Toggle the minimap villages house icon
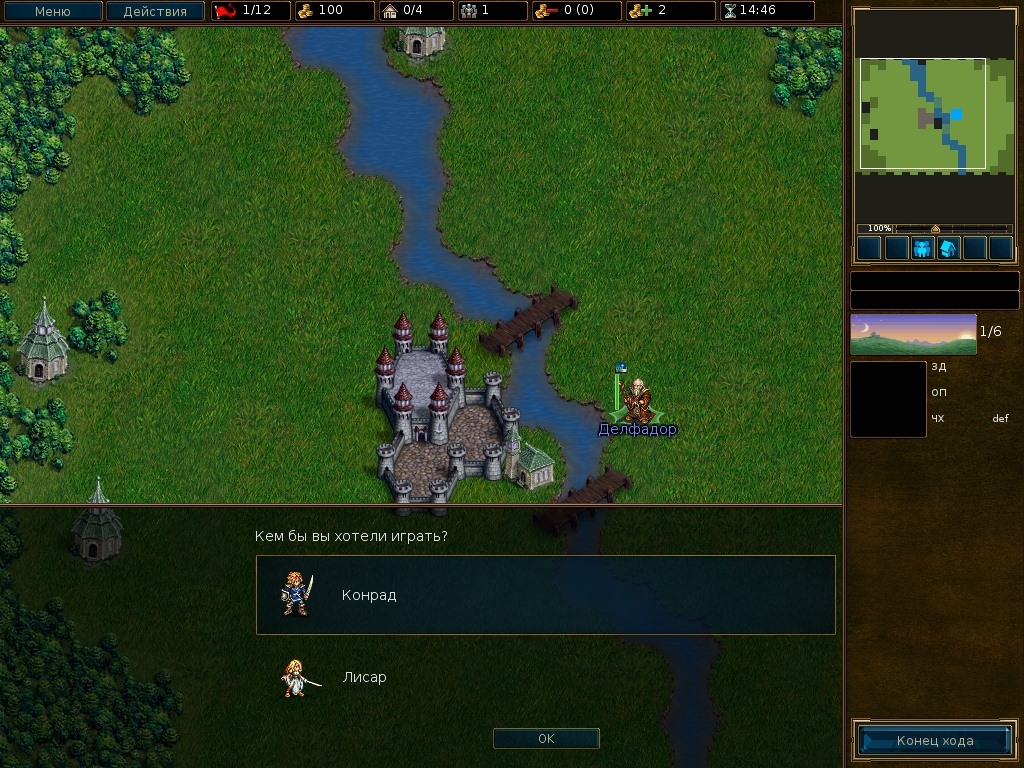This screenshot has height=768, width=1024. coord(948,248)
